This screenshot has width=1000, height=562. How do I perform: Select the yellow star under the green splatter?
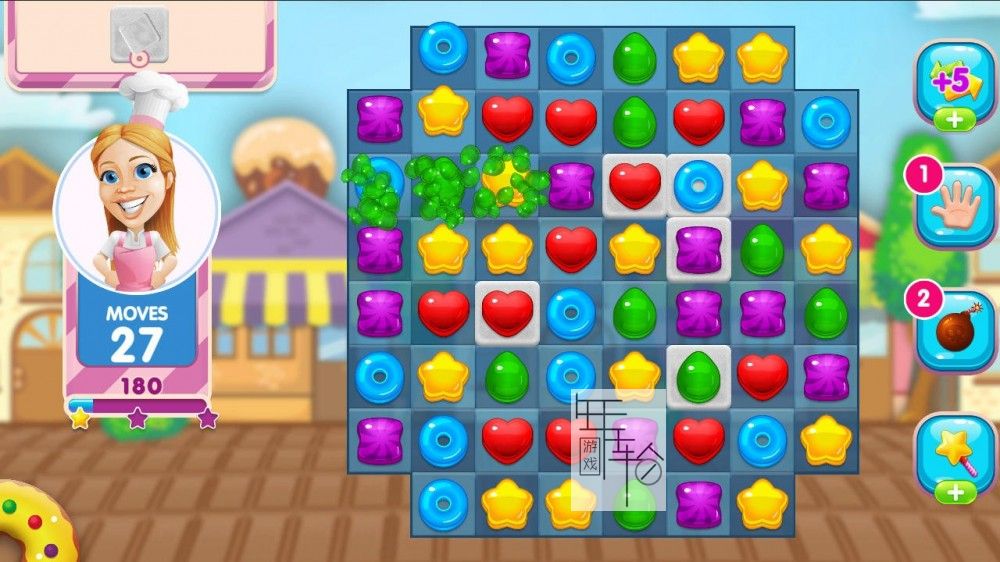(506, 182)
